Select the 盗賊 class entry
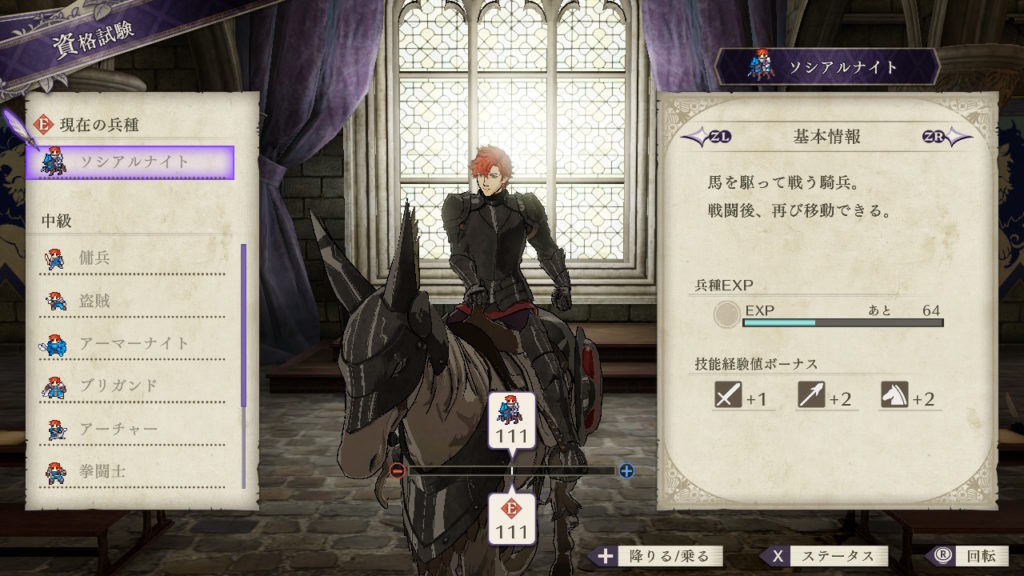Viewport: 1024px width, 576px height. pos(135,300)
